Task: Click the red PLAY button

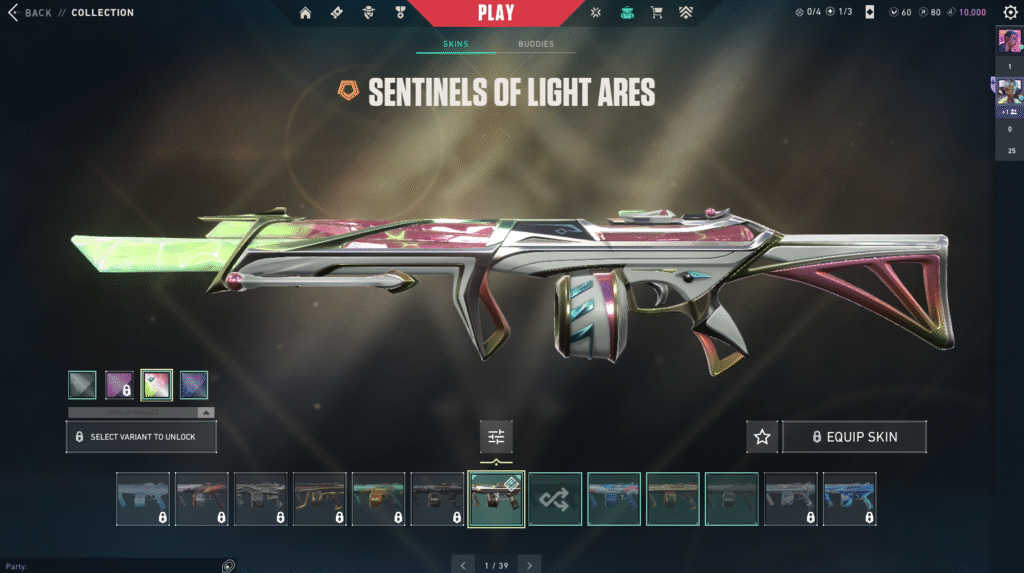Action: (496, 13)
